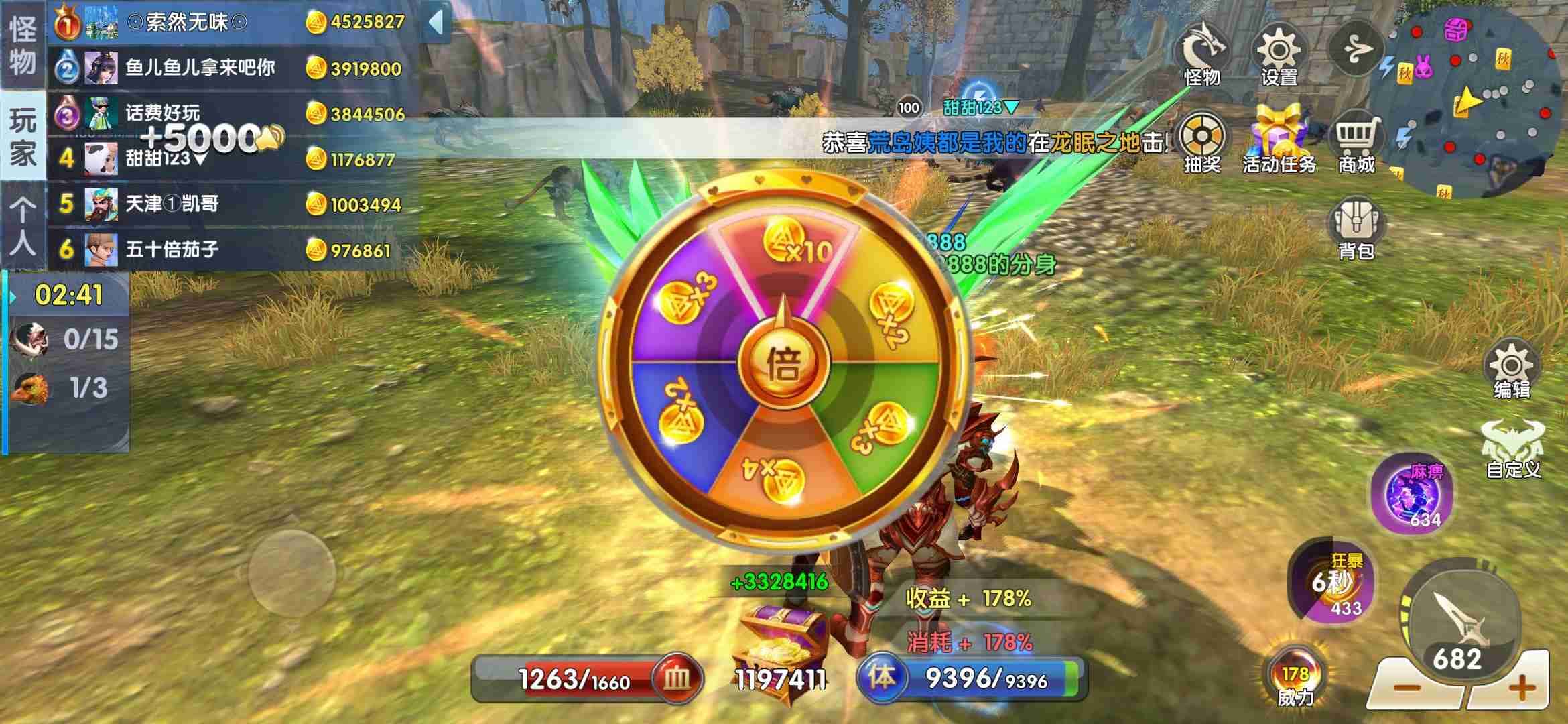Open the 自定义 customize option
The image size is (1568, 724).
tap(1513, 449)
